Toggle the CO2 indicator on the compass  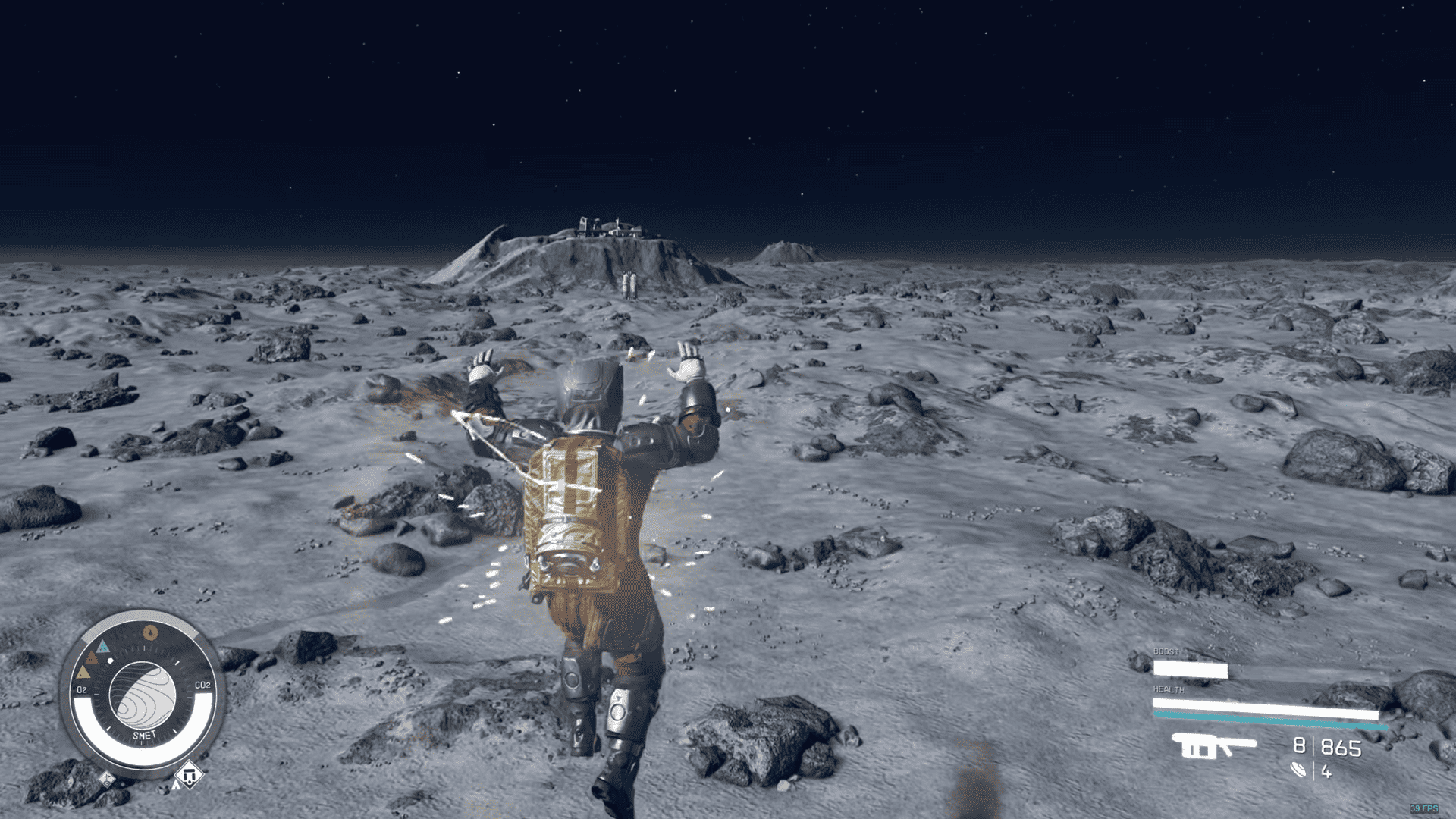(x=203, y=685)
